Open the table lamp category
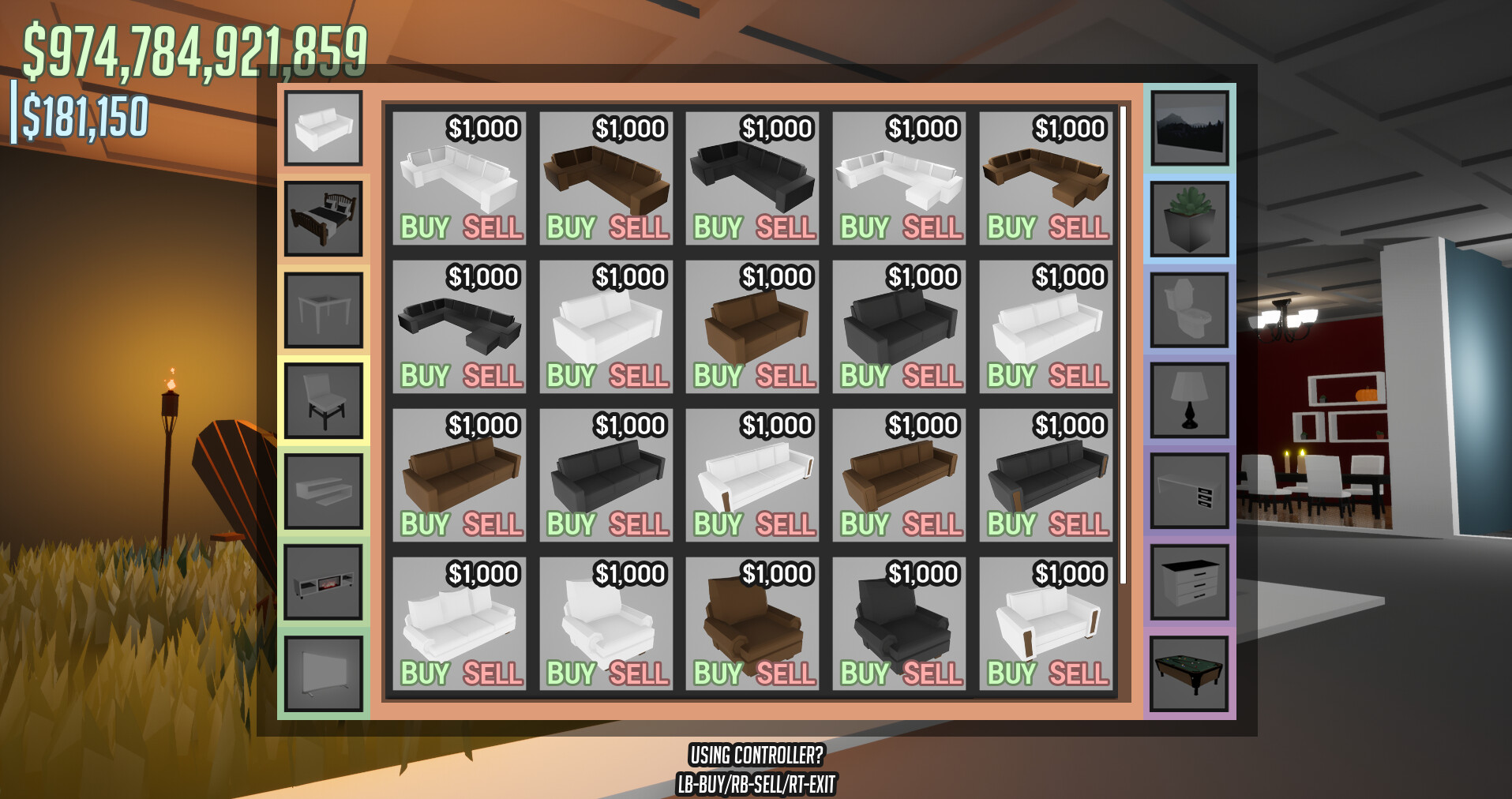This screenshot has height=799, width=1512. click(1189, 399)
